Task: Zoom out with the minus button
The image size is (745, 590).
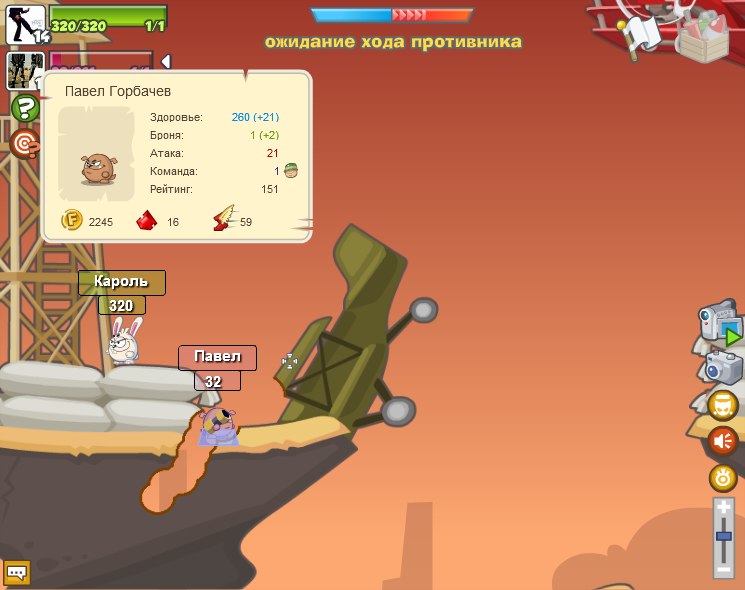Action: pyautogui.click(x=724, y=568)
